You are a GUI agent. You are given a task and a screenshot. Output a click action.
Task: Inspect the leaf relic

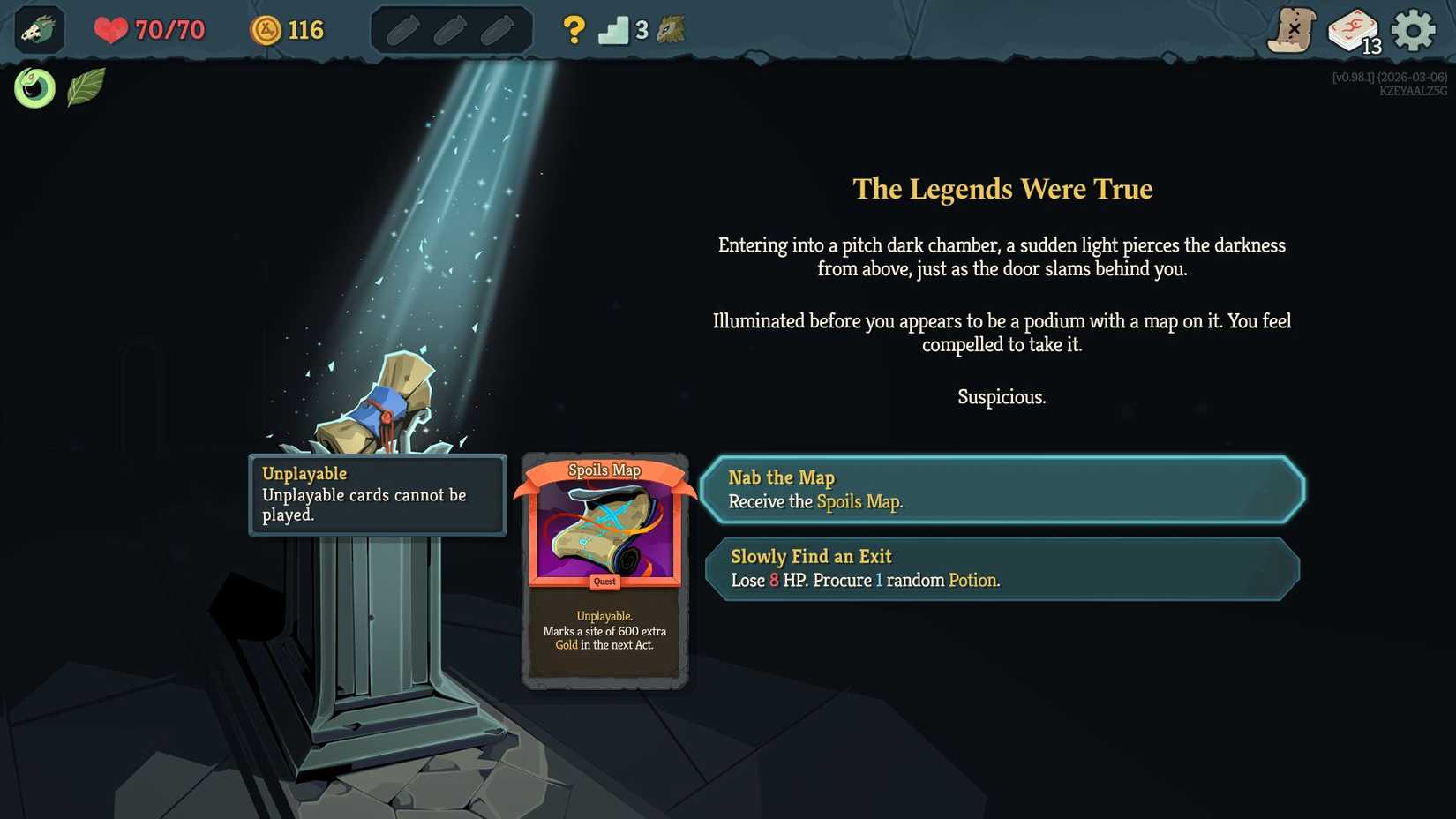86,86
